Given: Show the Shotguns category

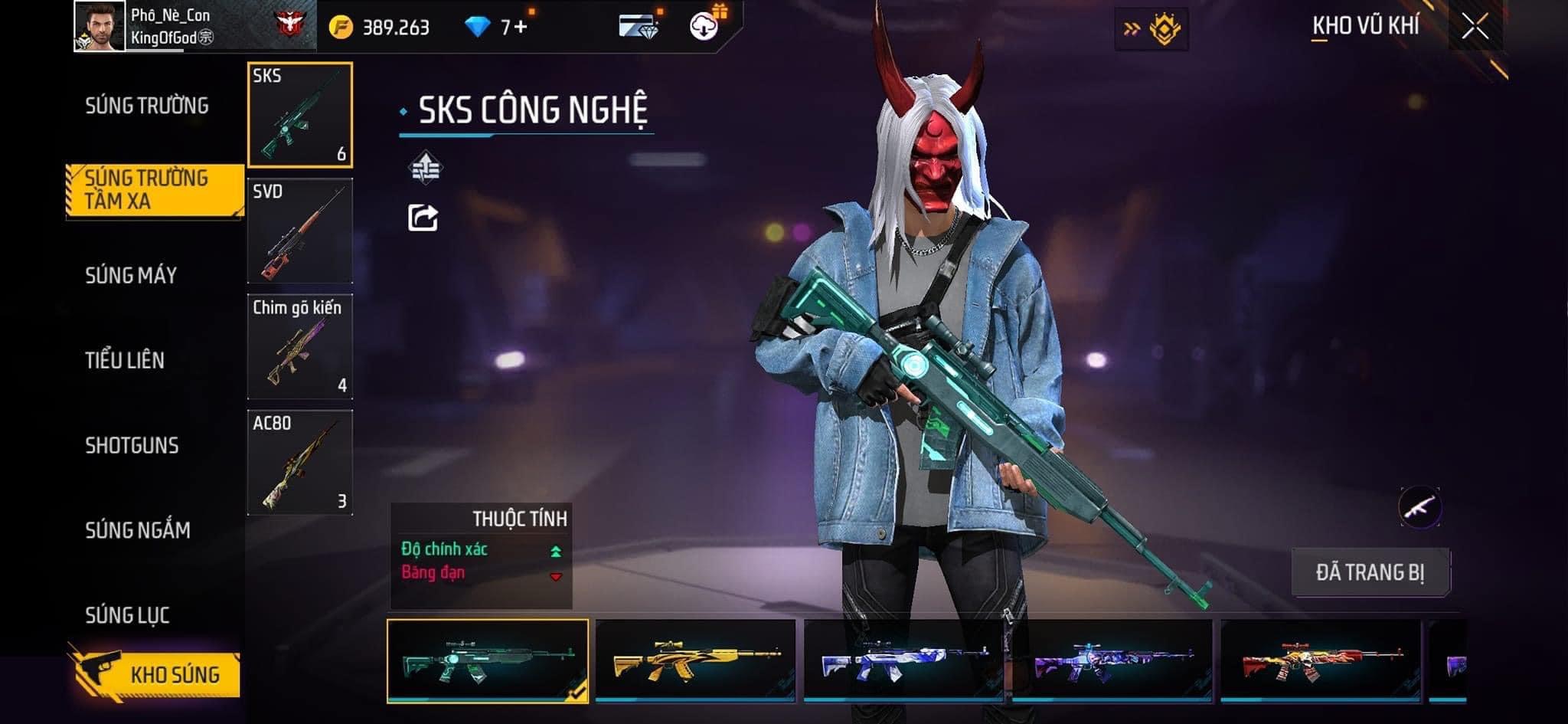Looking at the screenshot, I should tap(132, 445).
